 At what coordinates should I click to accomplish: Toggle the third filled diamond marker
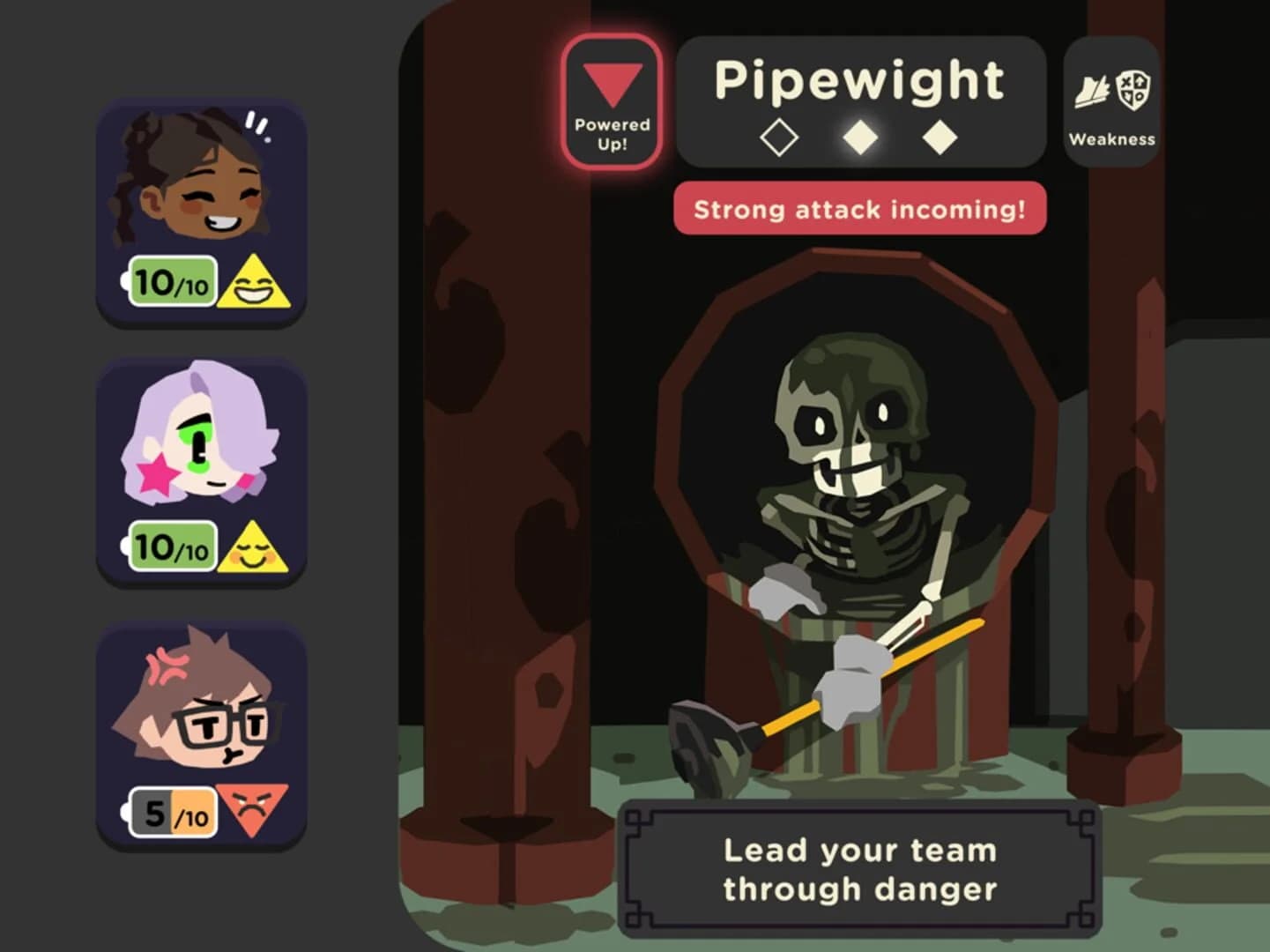939,136
